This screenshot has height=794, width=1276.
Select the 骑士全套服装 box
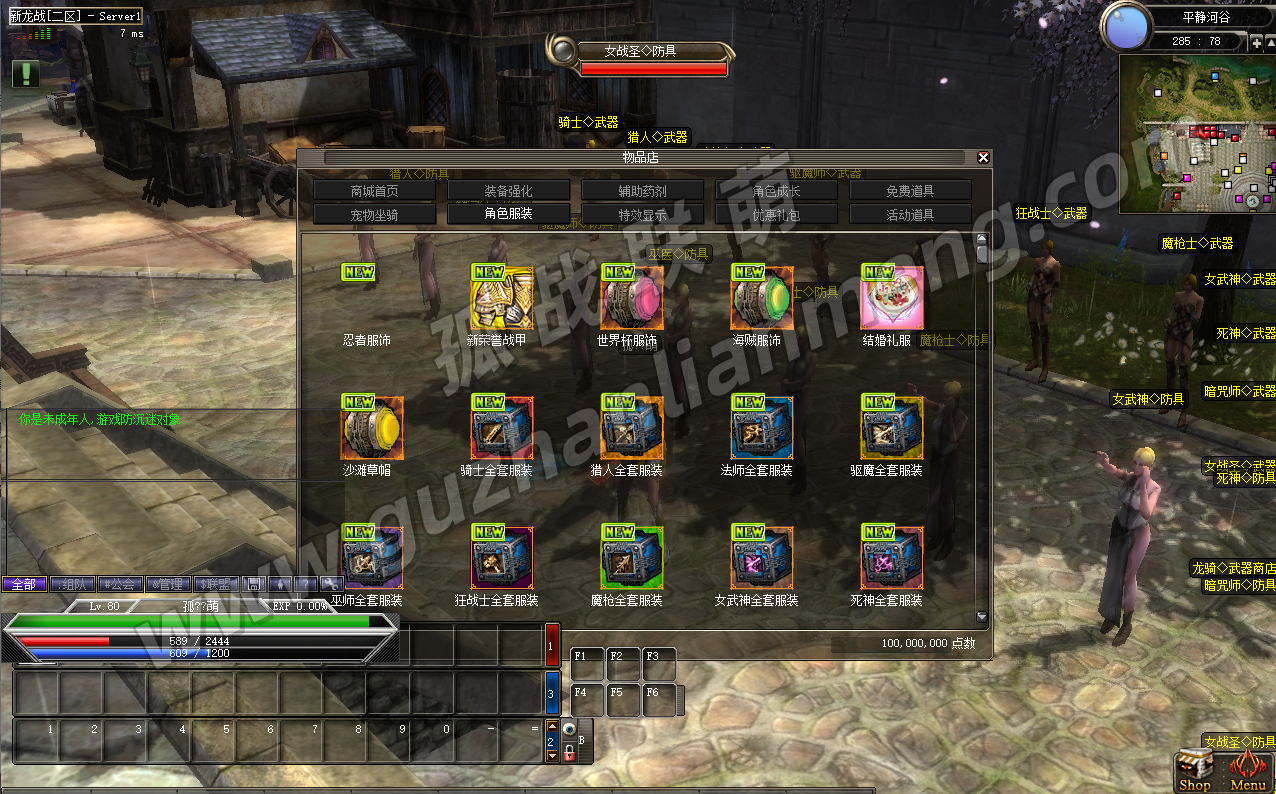pos(502,428)
